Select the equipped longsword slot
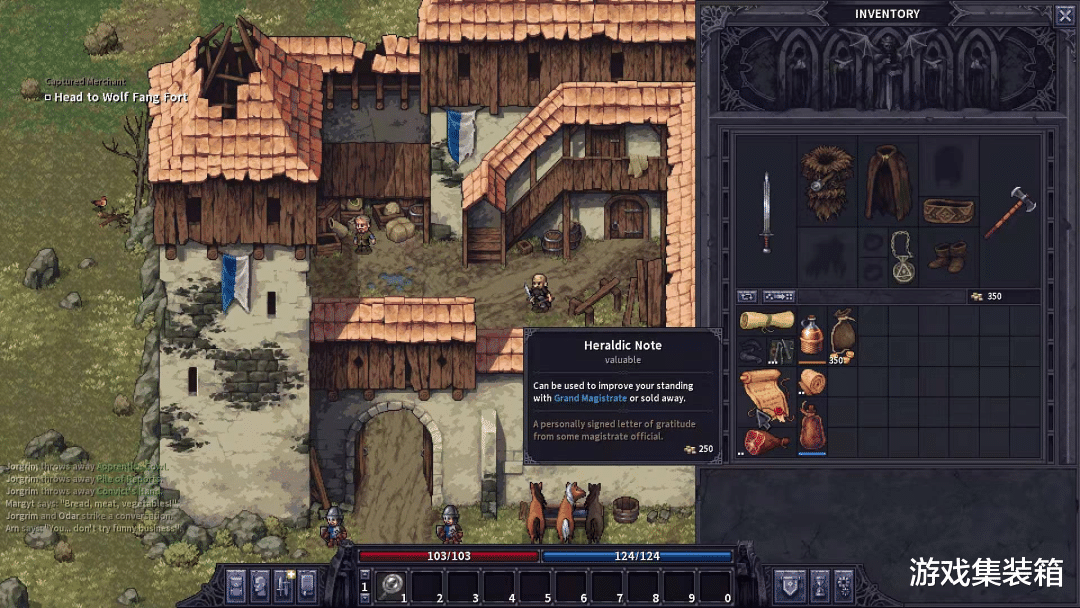The height and width of the screenshot is (608, 1080). click(766, 211)
